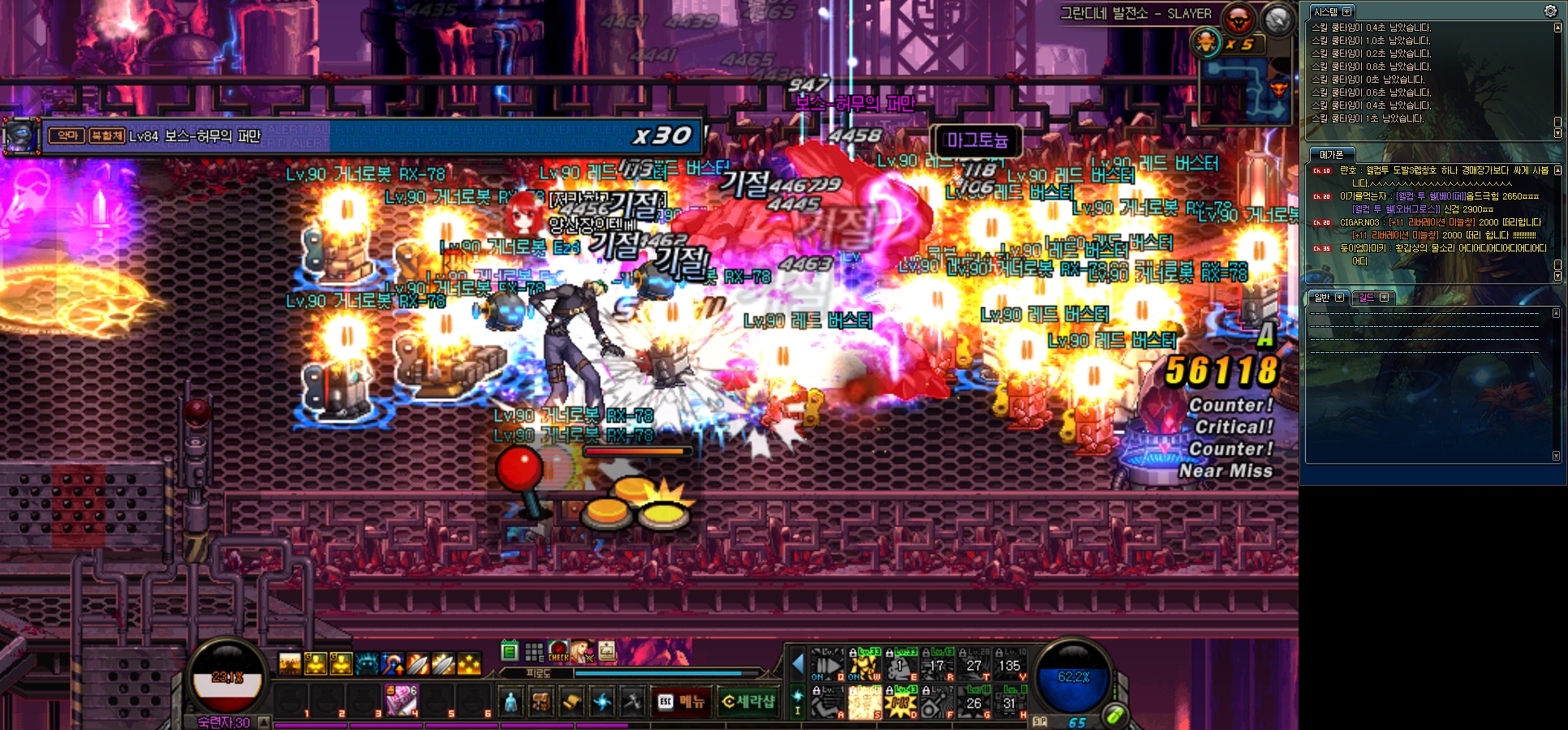Screen dimensions: 1568x730
Task: Open the quest scroll icon
Action: click(571, 702)
